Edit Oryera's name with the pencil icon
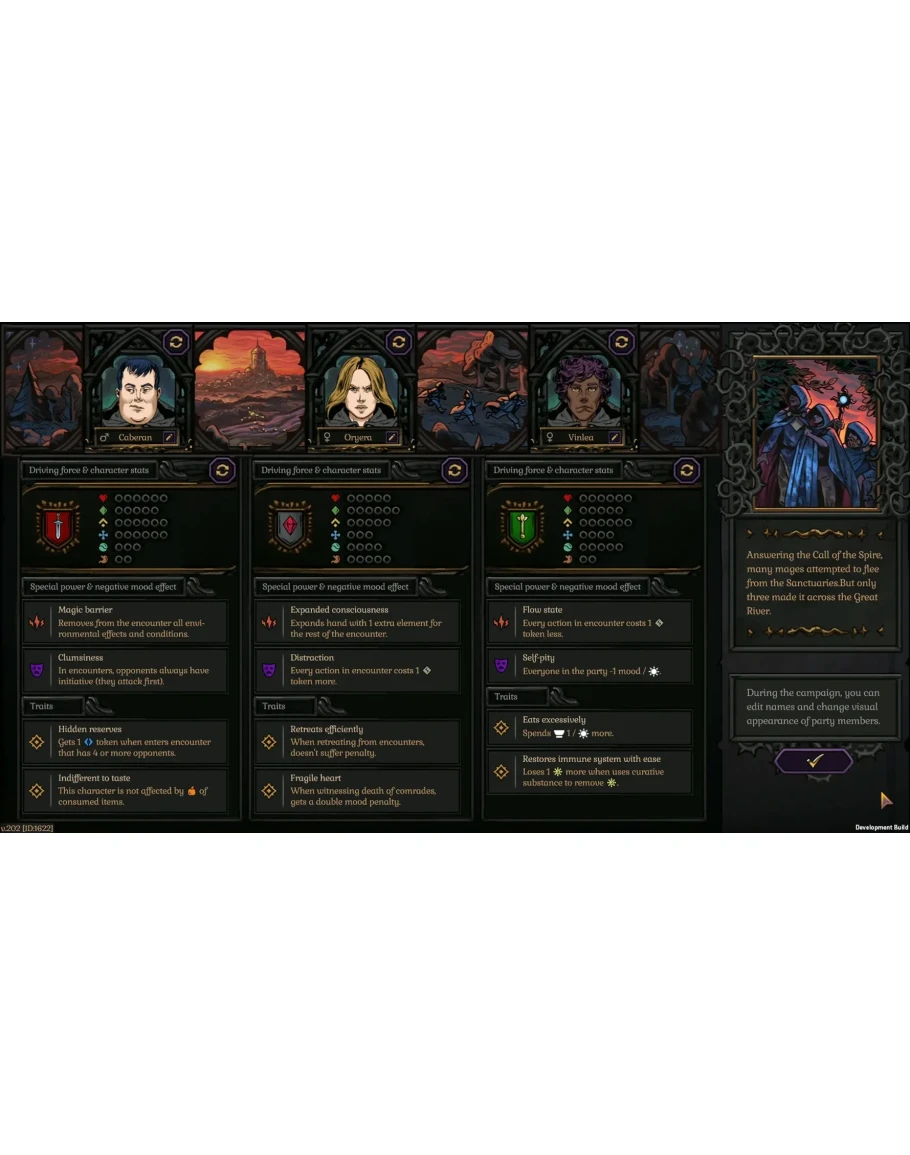 tap(392, 437)
